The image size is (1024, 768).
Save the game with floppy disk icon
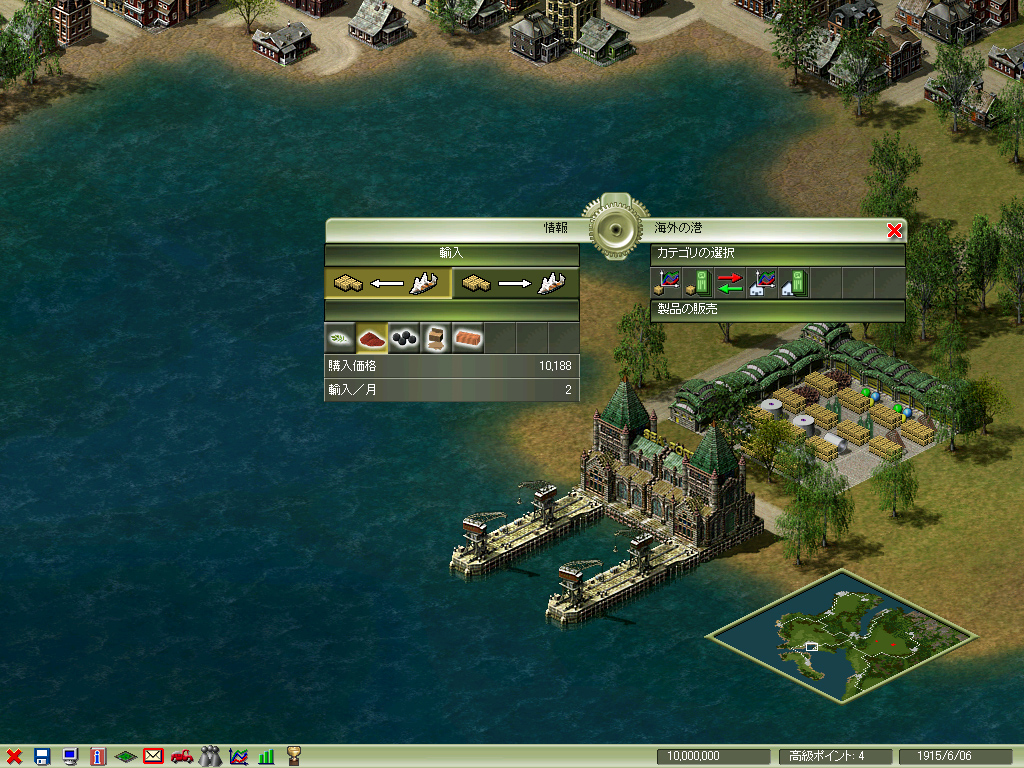[42, 756]
